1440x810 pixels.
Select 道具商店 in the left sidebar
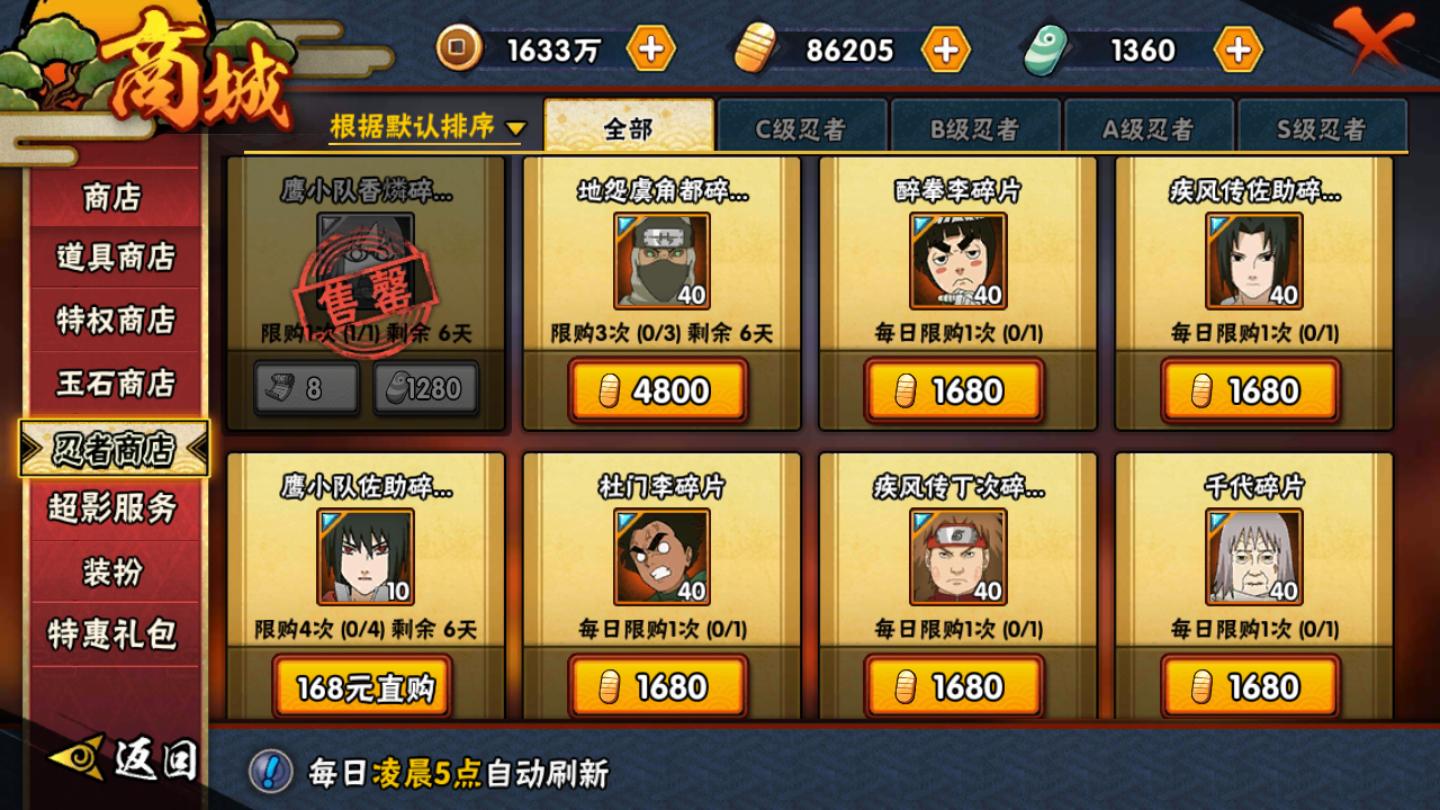point(113,259)
